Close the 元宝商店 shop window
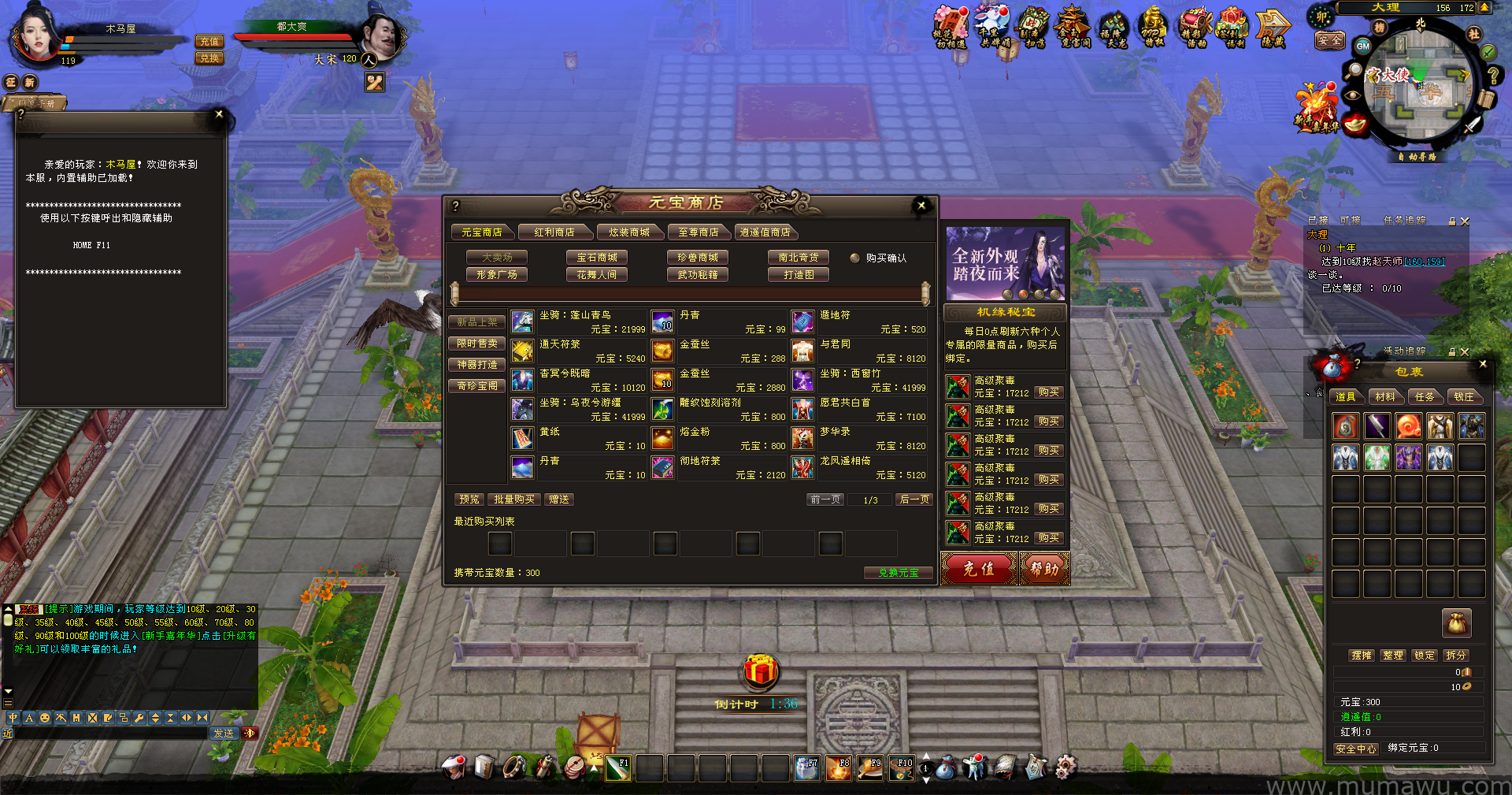The image size is (1512, 795). pos(921,206)
